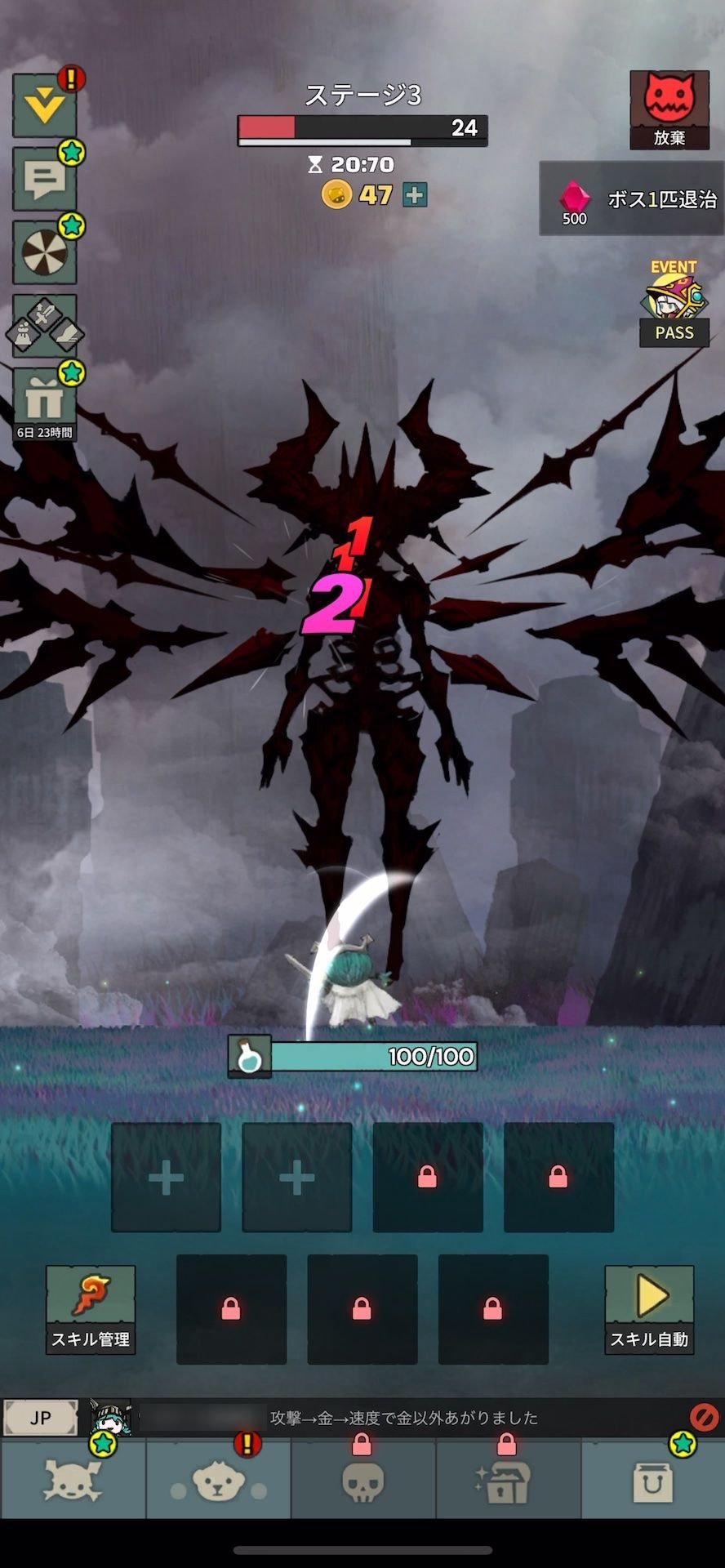Open the gift box rewards
This screenshot has width=725, height=1568.
pos(45,401)
